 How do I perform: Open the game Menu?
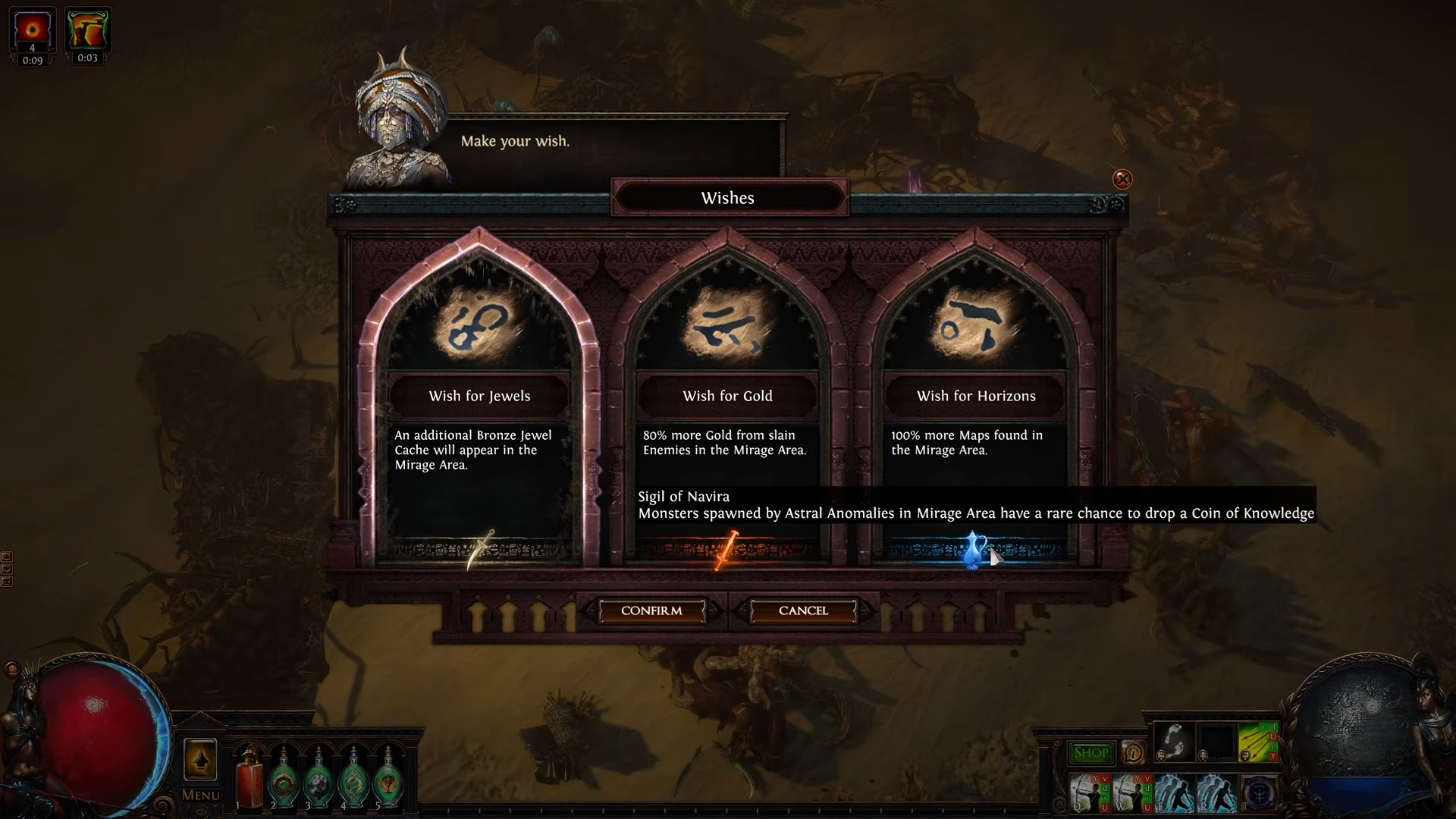tap(200, 795)
